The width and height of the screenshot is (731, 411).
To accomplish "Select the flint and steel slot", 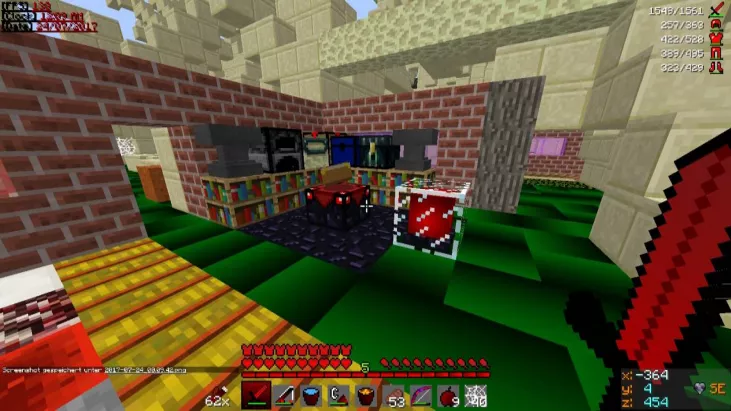I will pyautogui.click(x=338, y=394).
